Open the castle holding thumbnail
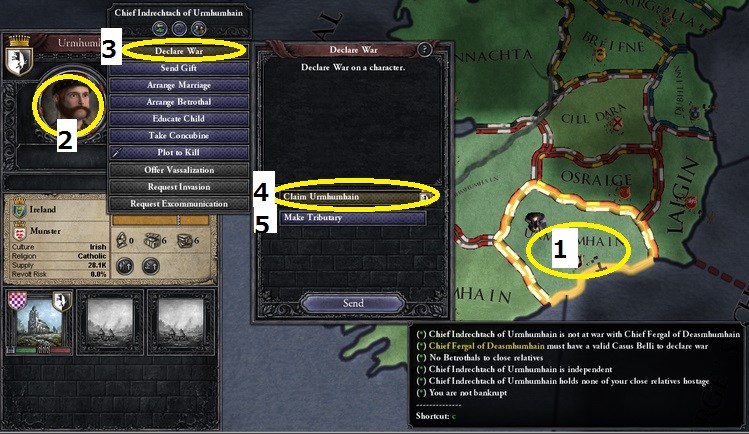 point(41,324)
